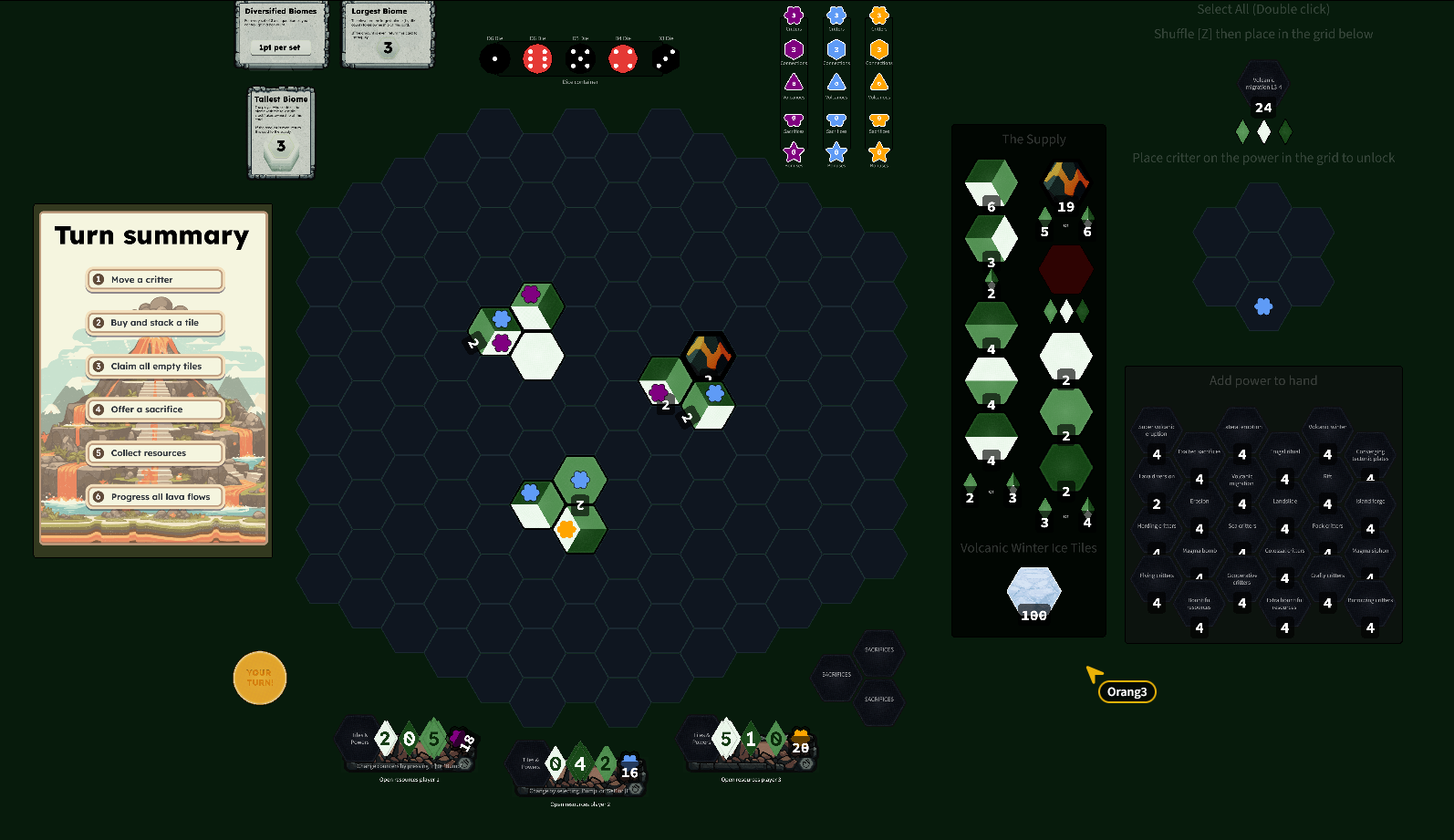
Task: Select the orange Volcanoes triangle icon
Action: point(879,83)
